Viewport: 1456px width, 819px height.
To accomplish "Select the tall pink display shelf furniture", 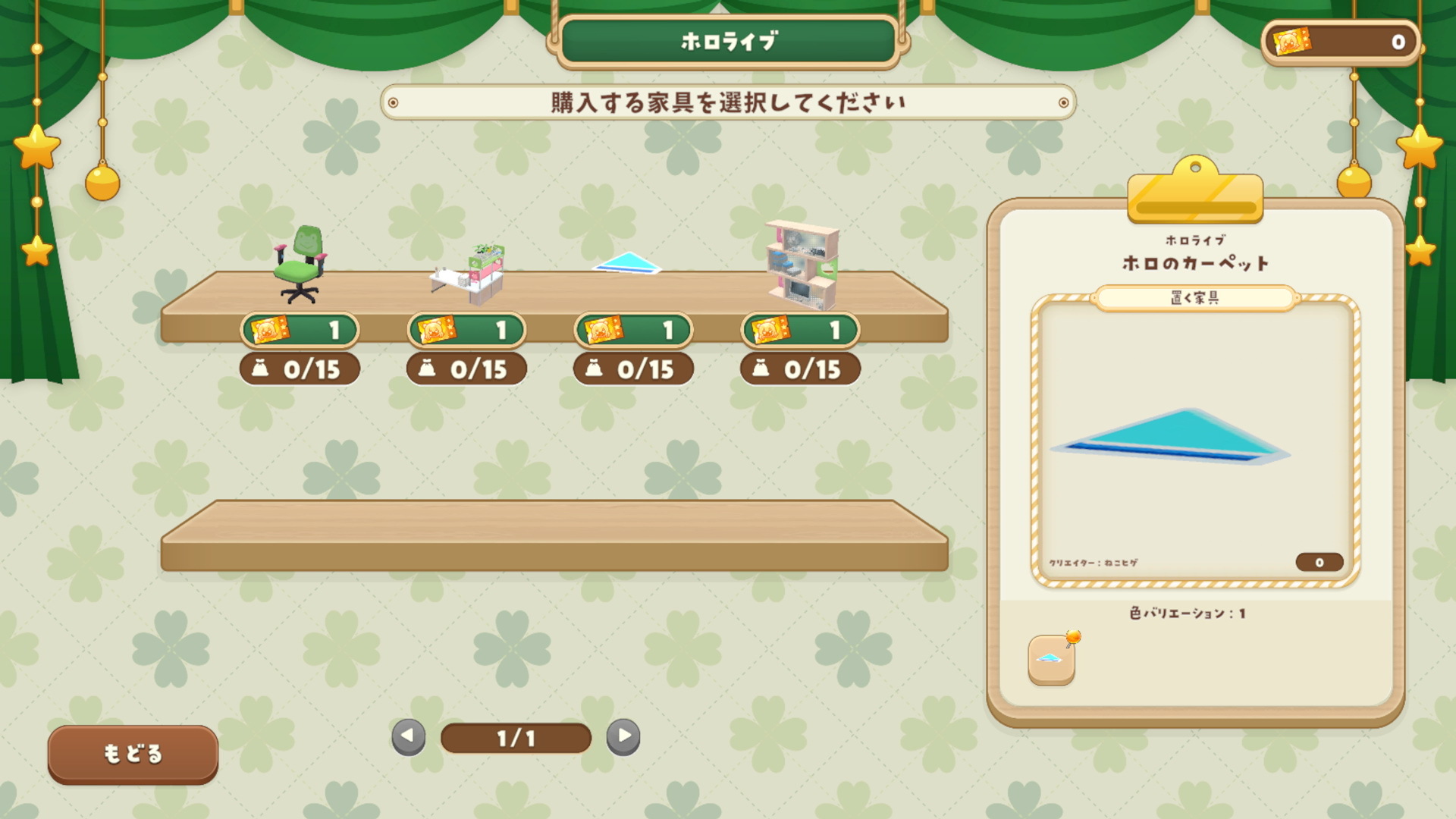I will click(802, 265).
